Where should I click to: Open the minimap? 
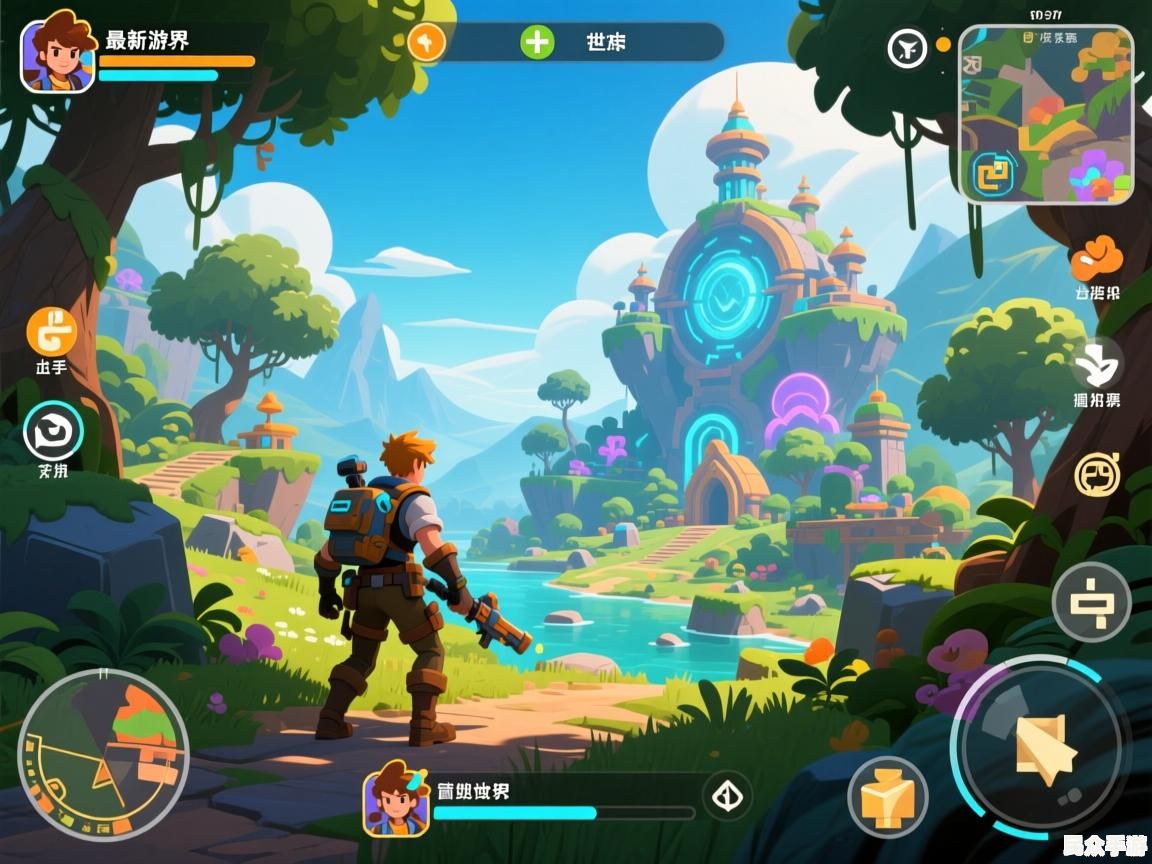(x=1046, y=113)
